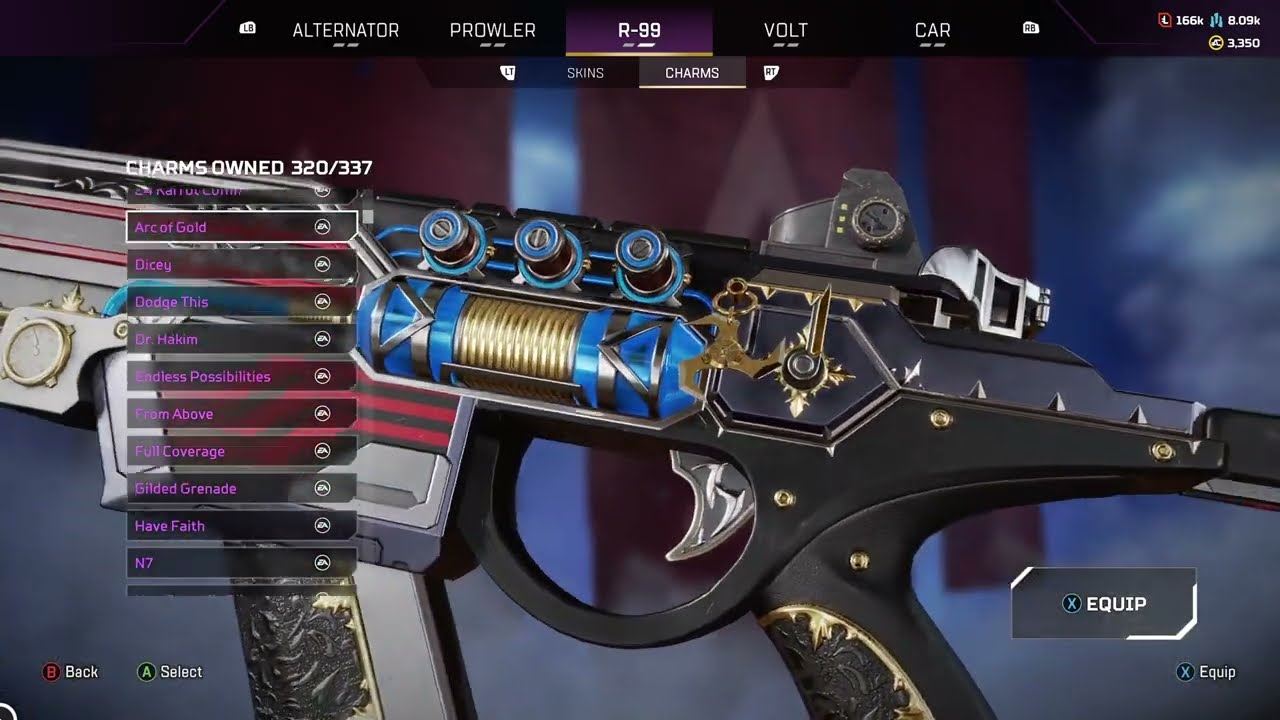Click the EA Play badge next to Gilded Grenade

pyautogui.click(x=322, y=488)
